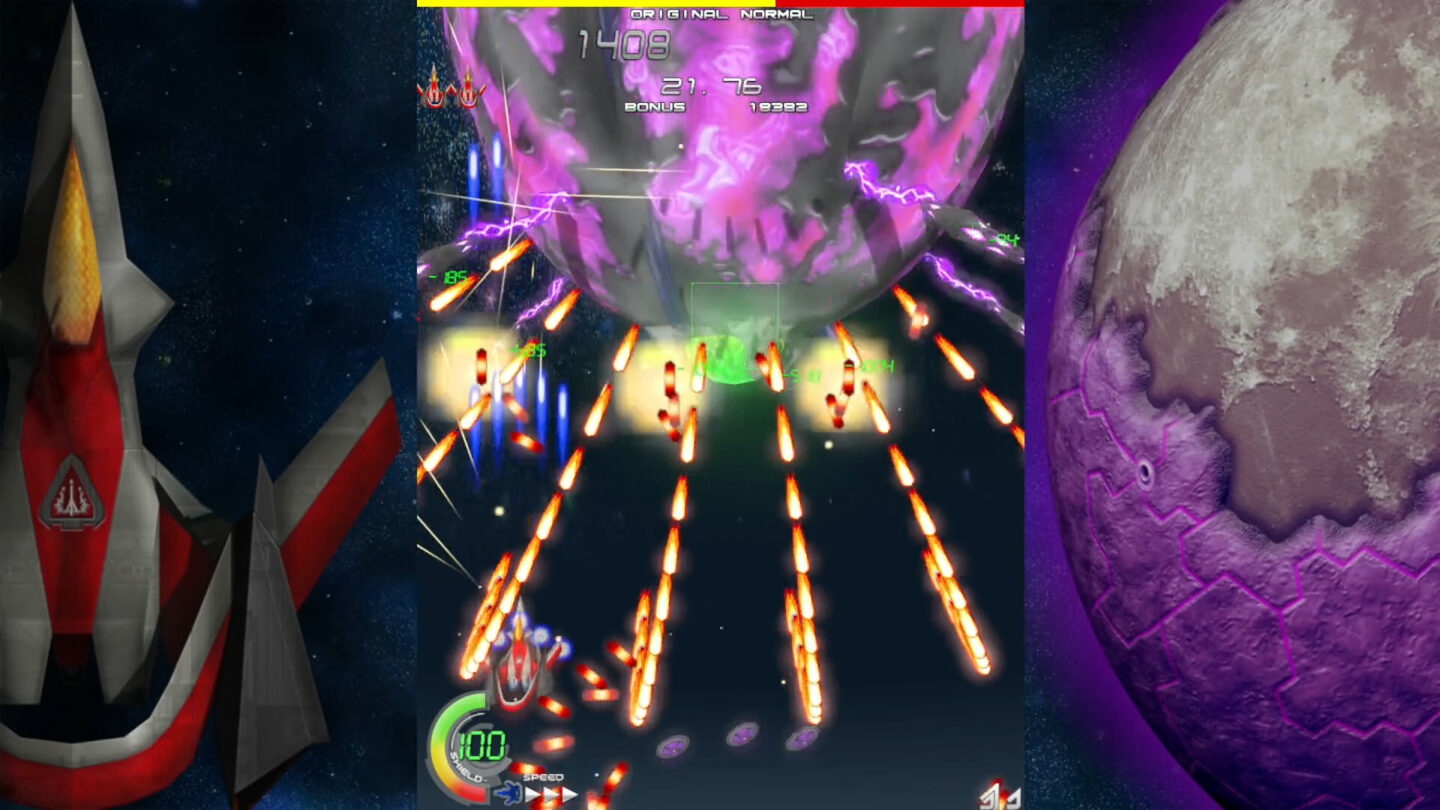Expand the ORIGINAL NORMAL mode selector

click(x=722, y=14)
